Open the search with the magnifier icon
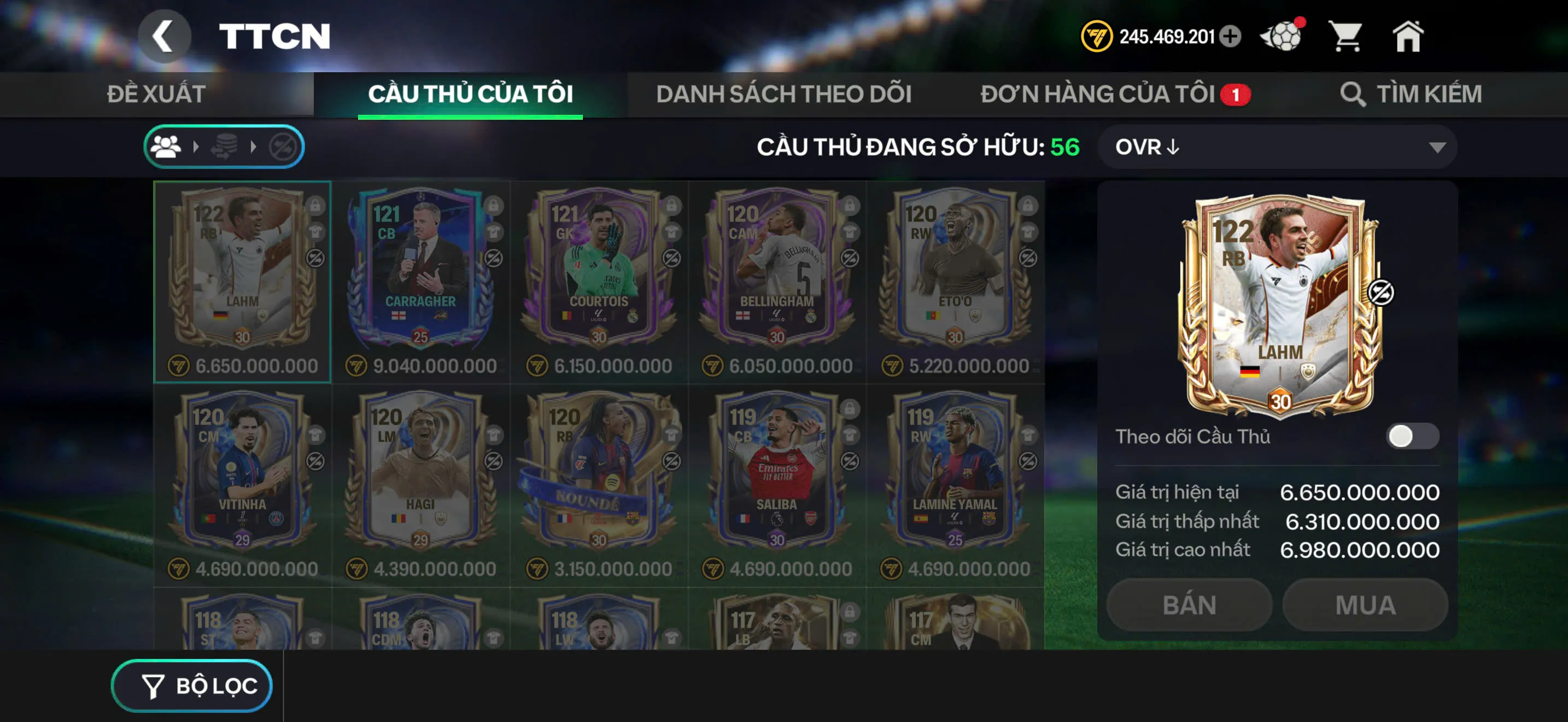Viewport: 1568px width, 722px height. [1354, 94]
